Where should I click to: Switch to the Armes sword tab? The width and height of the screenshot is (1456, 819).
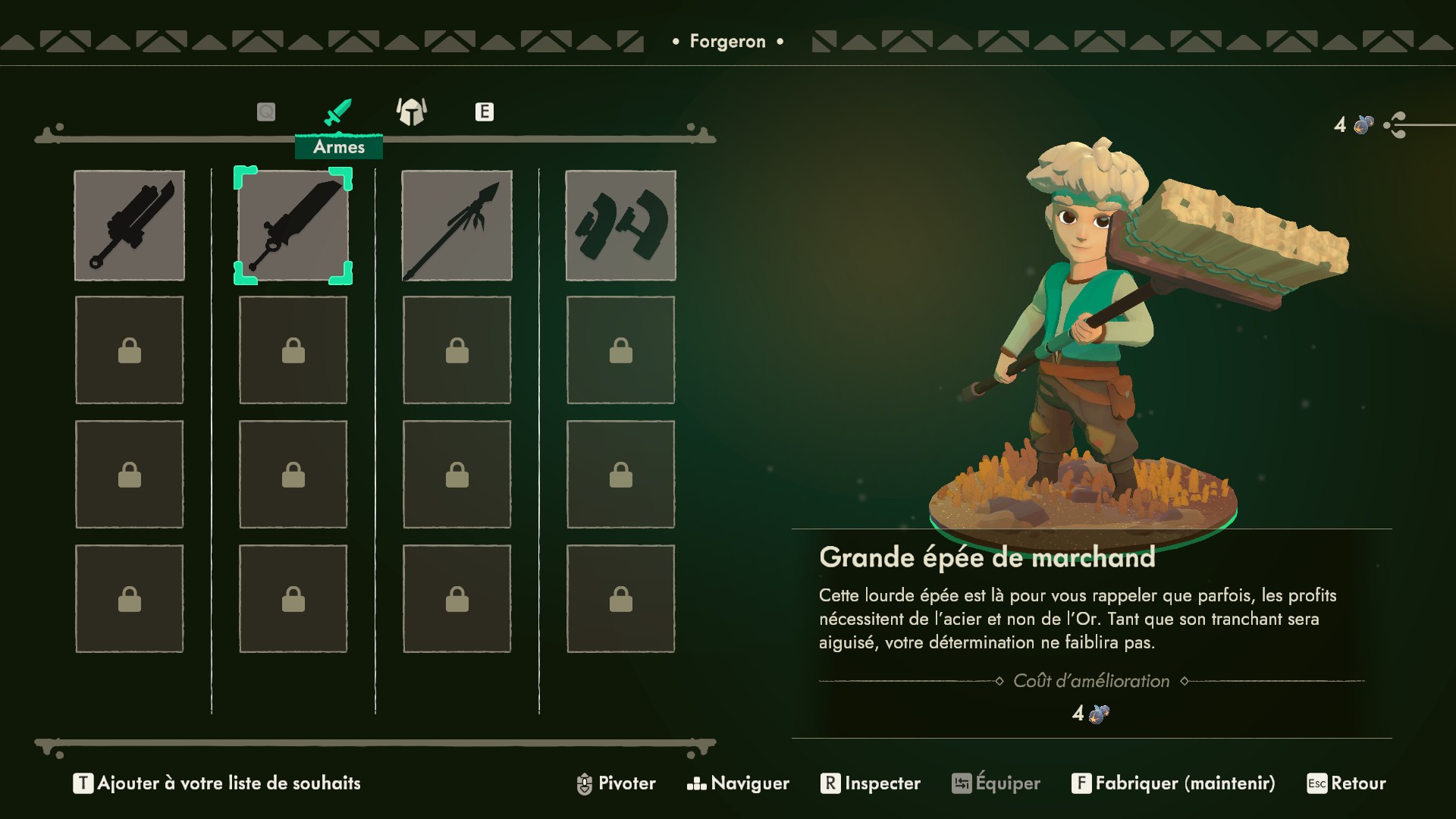337,113
